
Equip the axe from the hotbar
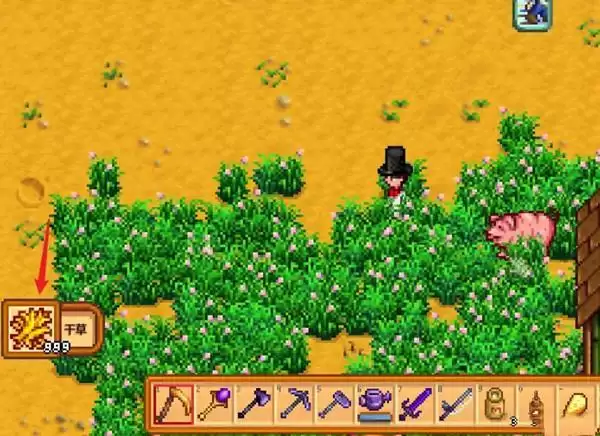253,407
